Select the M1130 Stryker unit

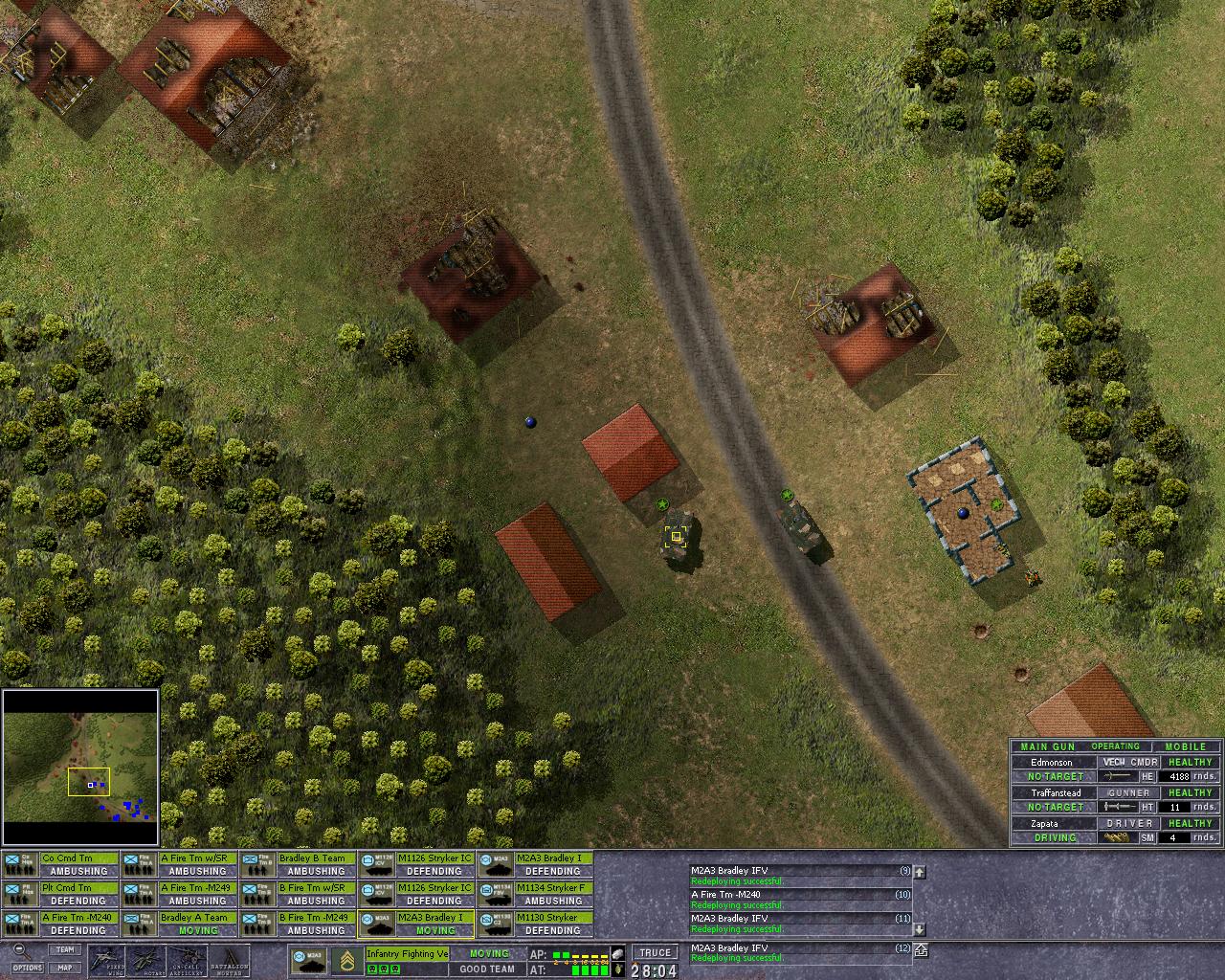(536, 924)
